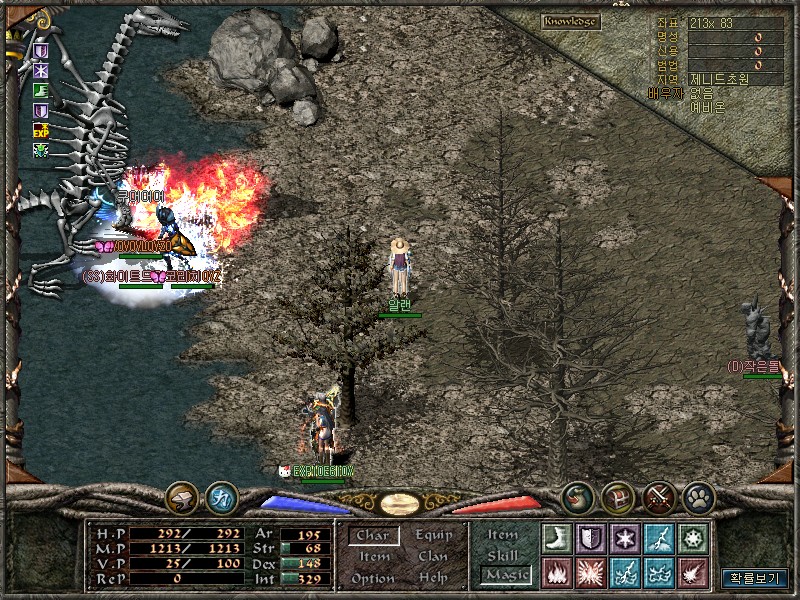This screenshot has height=600, width=800.
Task: Open the Clan menu
Action: (433, 556)
